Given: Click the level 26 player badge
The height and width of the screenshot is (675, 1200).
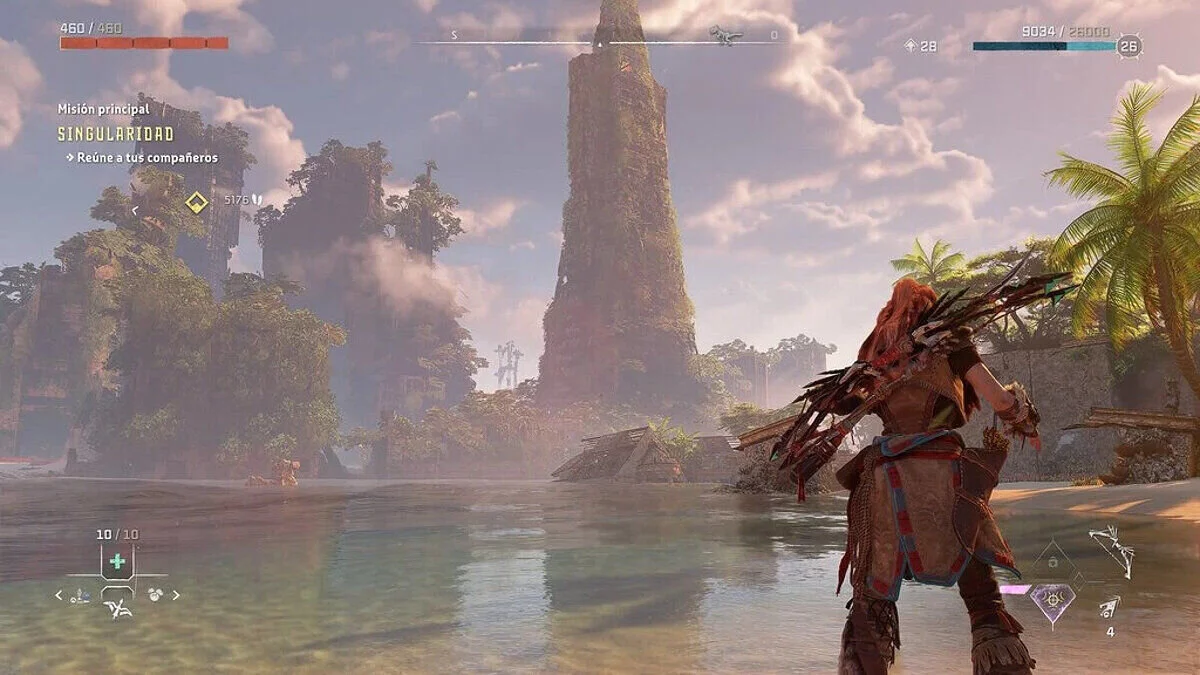Looking at the screenshot, I should 1129,46.
